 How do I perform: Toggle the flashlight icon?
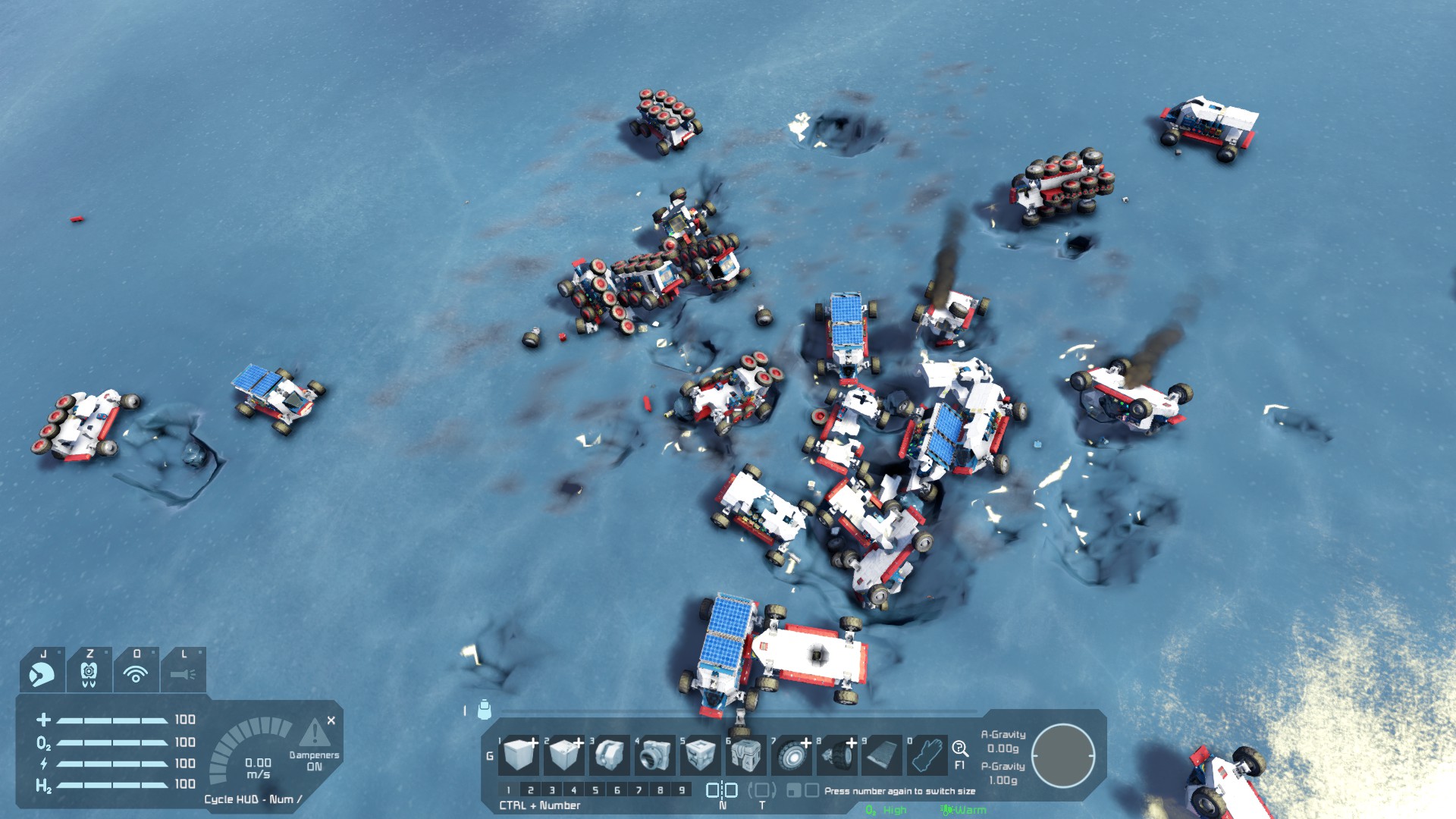(183, 673)
